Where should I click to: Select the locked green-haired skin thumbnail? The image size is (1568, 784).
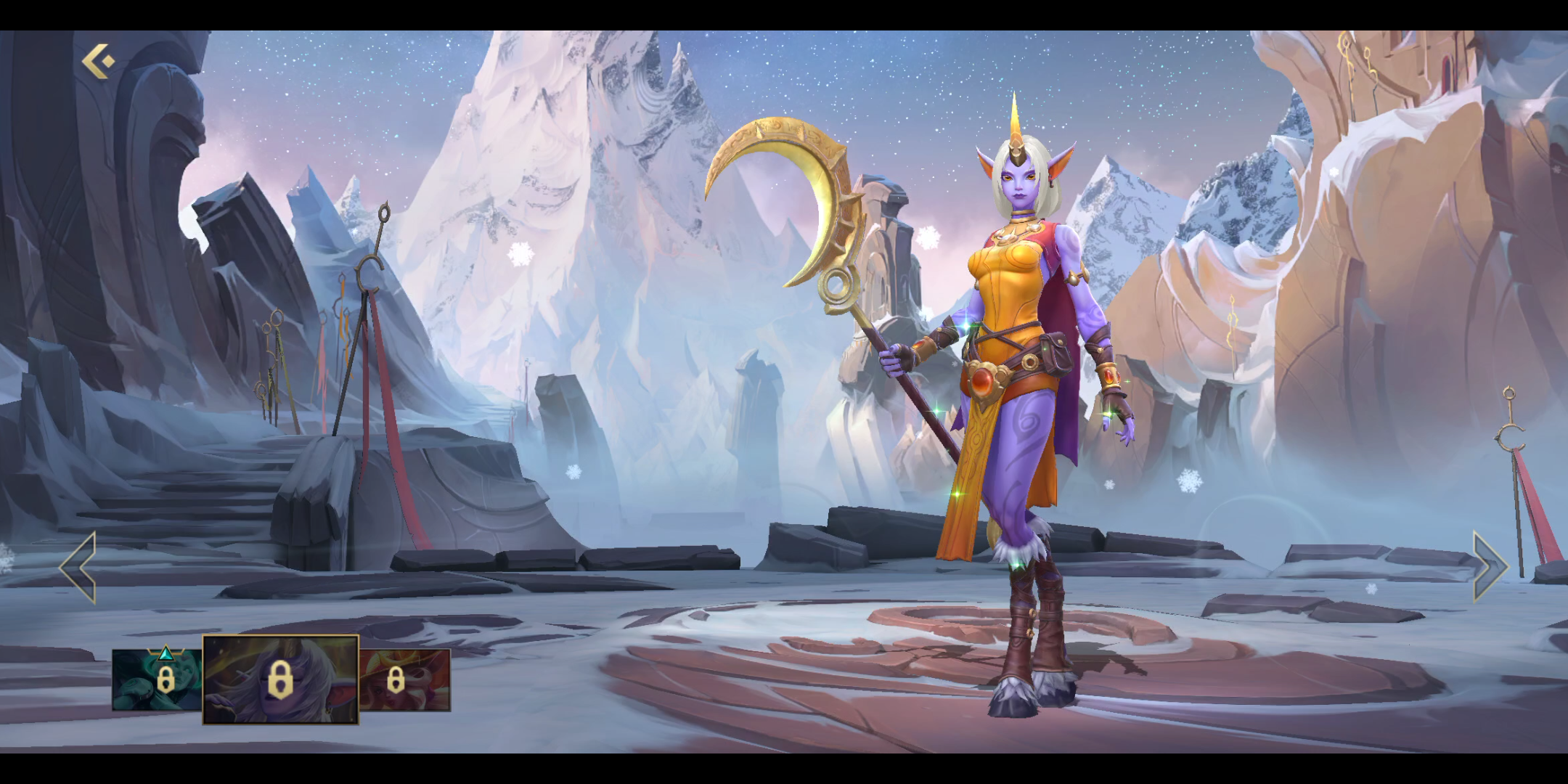[x=157, y=679]
